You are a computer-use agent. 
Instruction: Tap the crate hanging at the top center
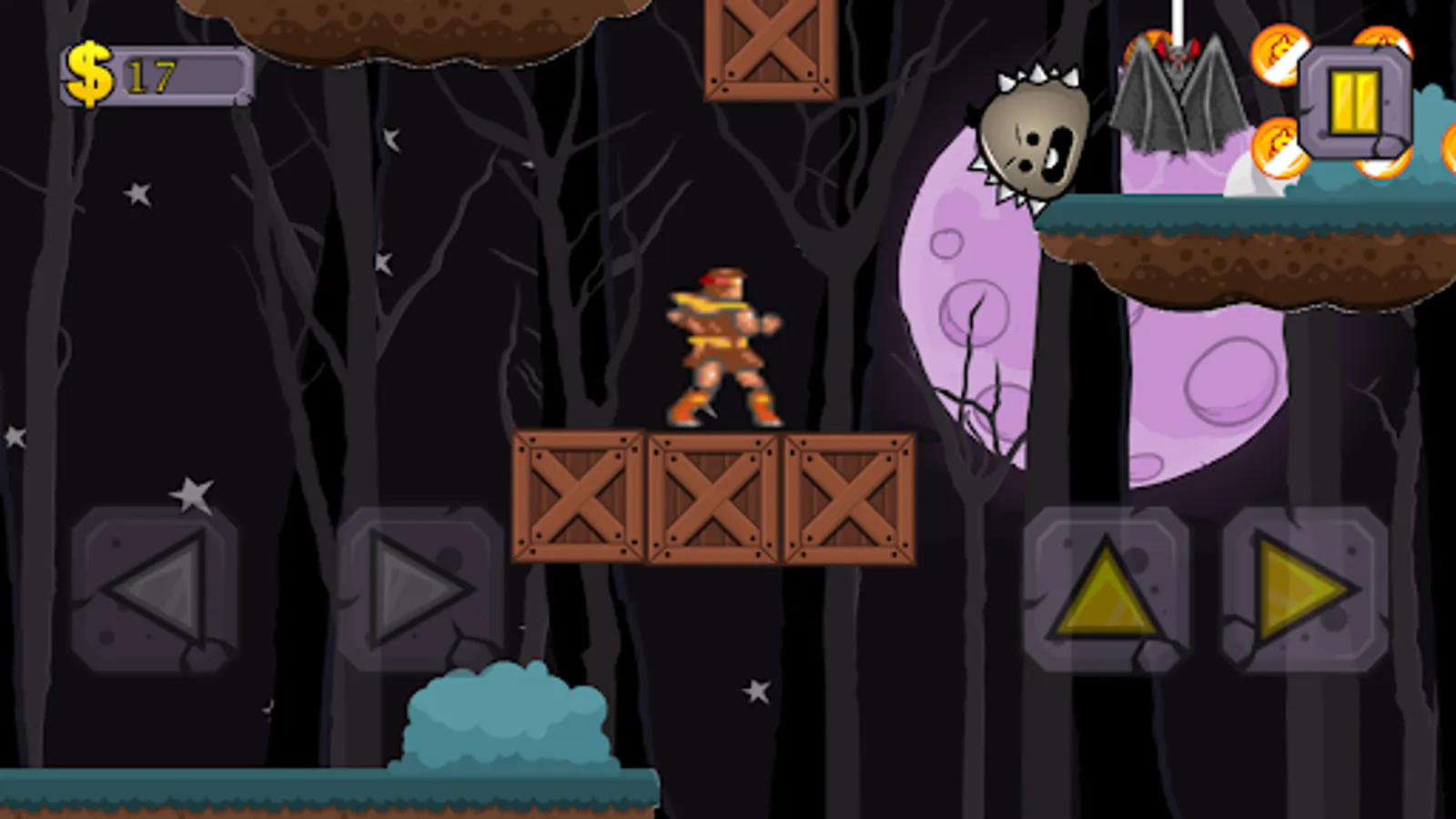click(772, 50)
